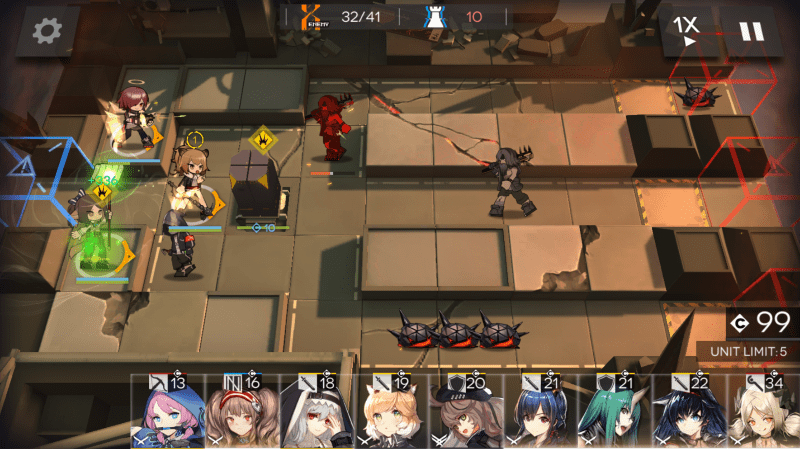Screen dimensions: 800x449
Task: Toggle the 1X game speed button
Action: coord(686,31)
